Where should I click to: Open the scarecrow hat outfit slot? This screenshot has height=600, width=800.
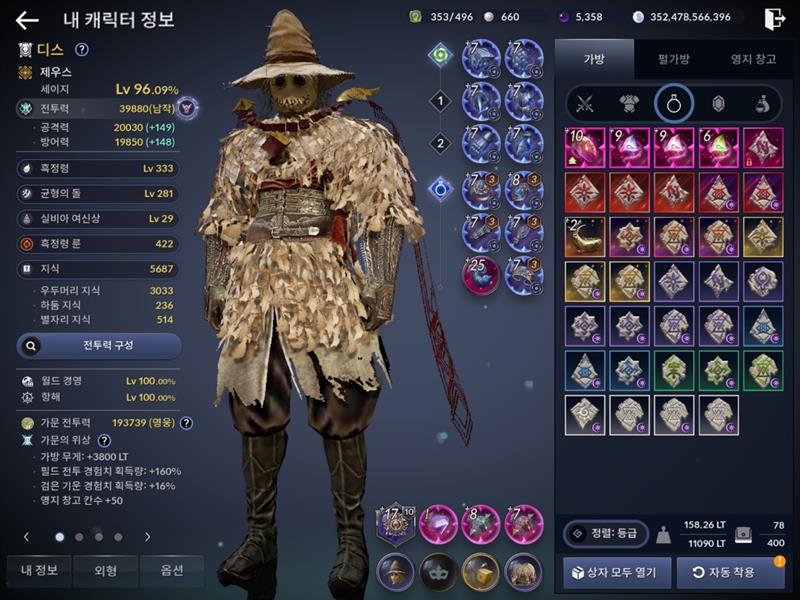396,570
